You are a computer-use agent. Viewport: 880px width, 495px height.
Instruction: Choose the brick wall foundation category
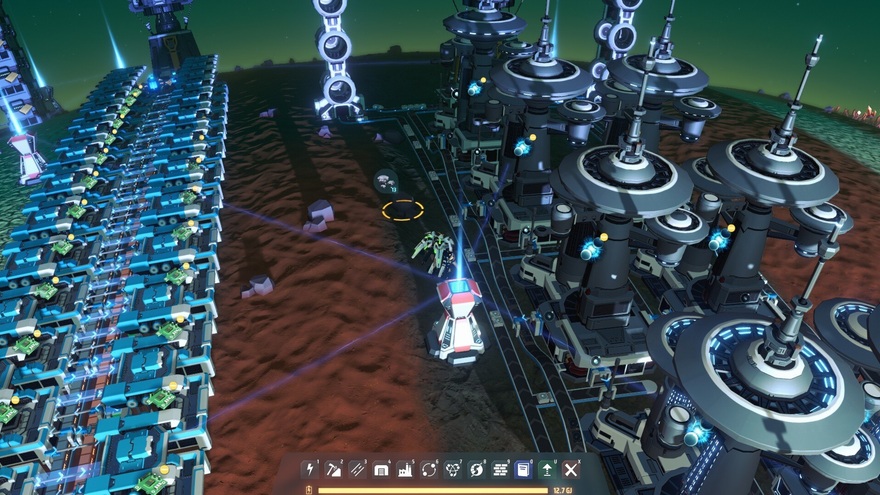click(x=501, y=469)
